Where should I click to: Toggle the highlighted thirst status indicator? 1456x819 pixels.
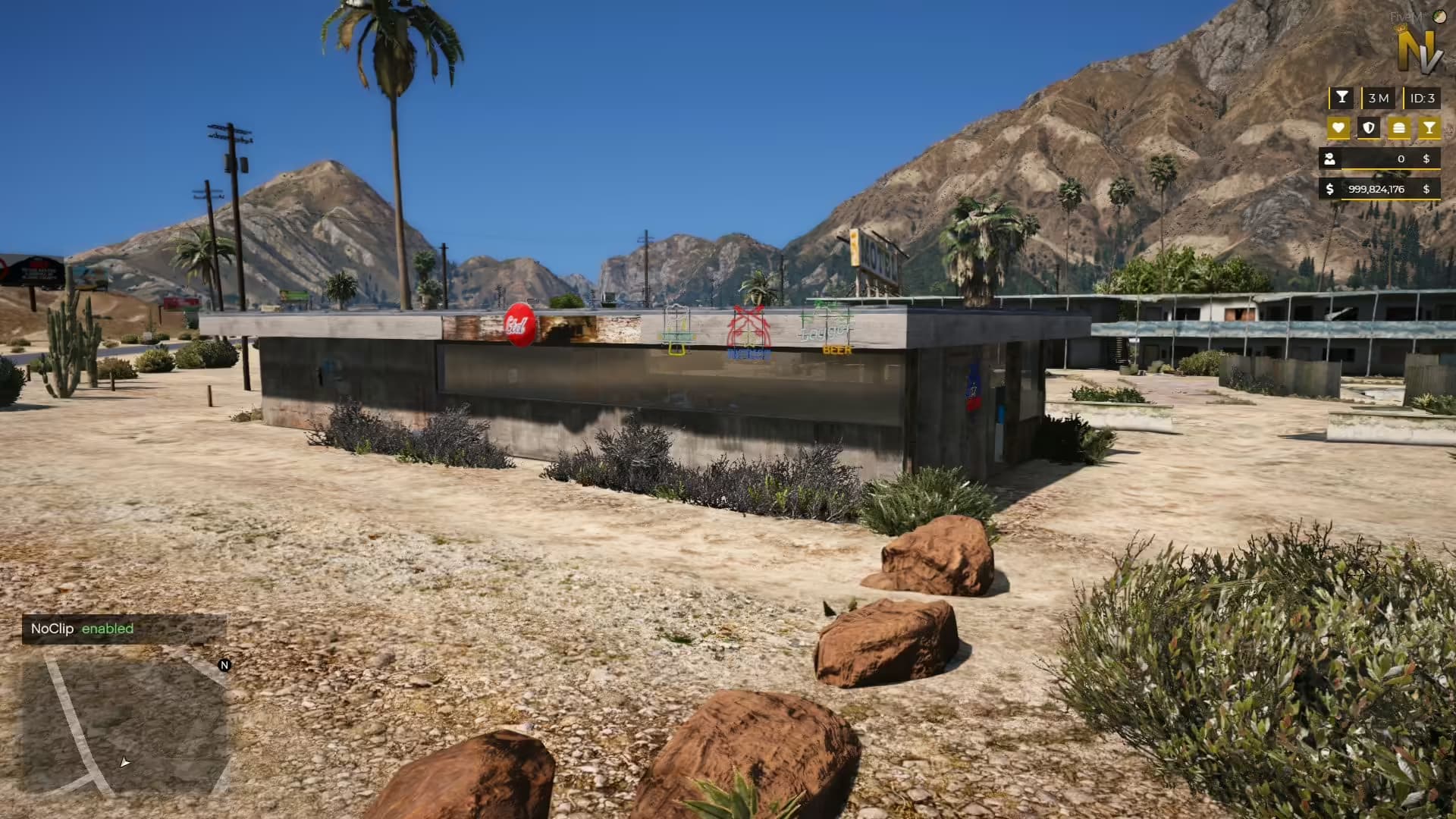pyautogui.click(x=1431, y=127)
